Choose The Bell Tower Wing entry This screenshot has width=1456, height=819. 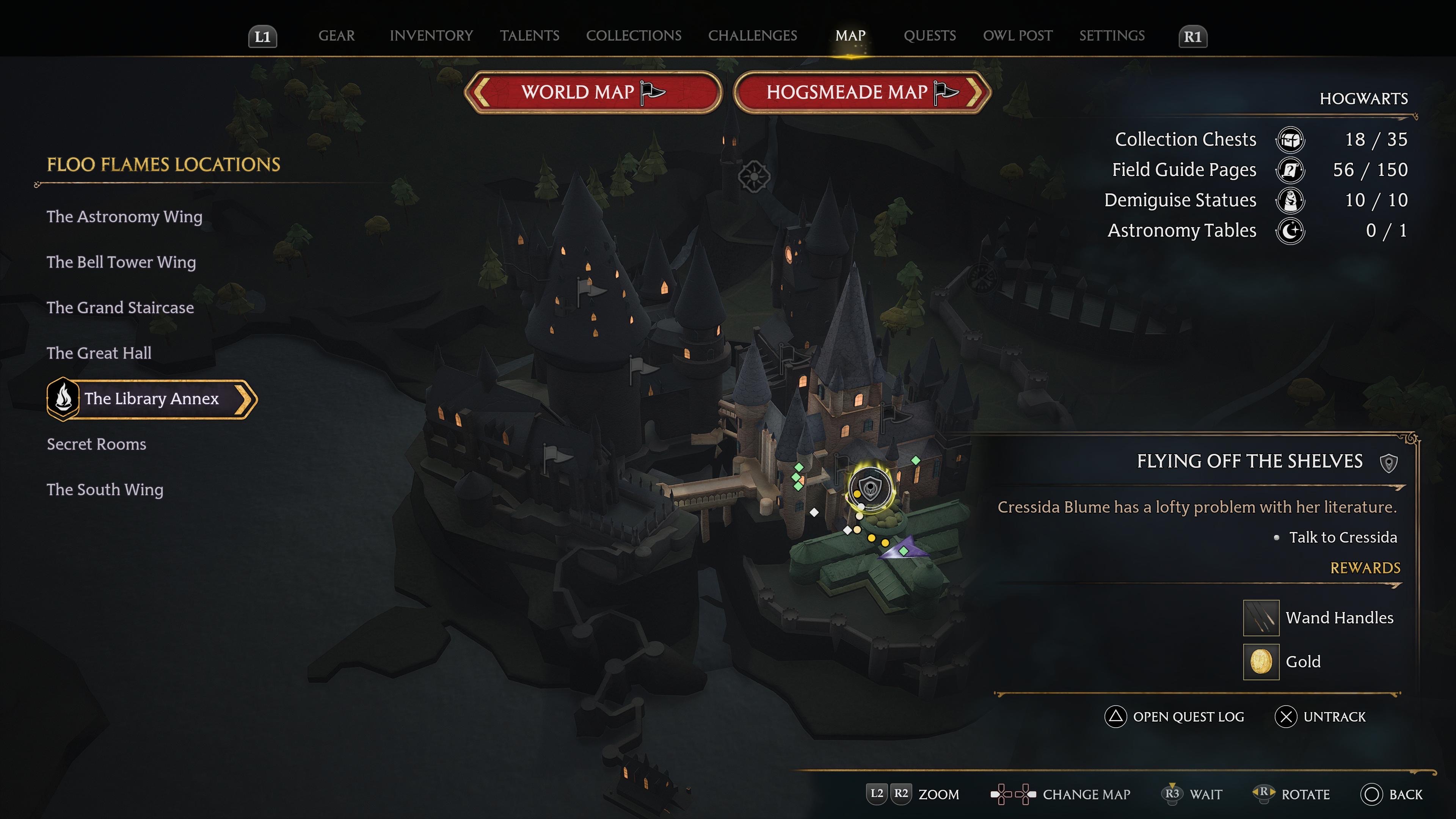coord(121,262)
